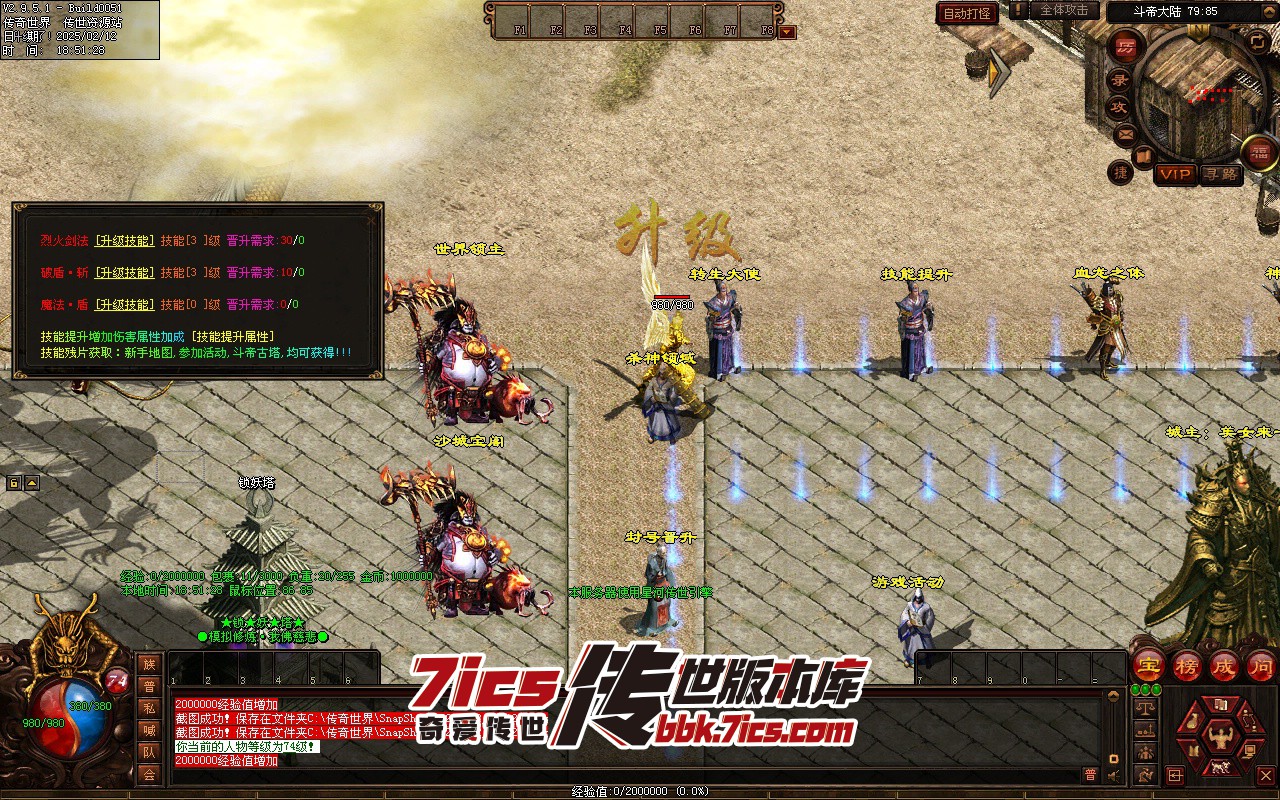Open the VIP panel
This screenshot has height=800, width=1280.
point(1175,174)
